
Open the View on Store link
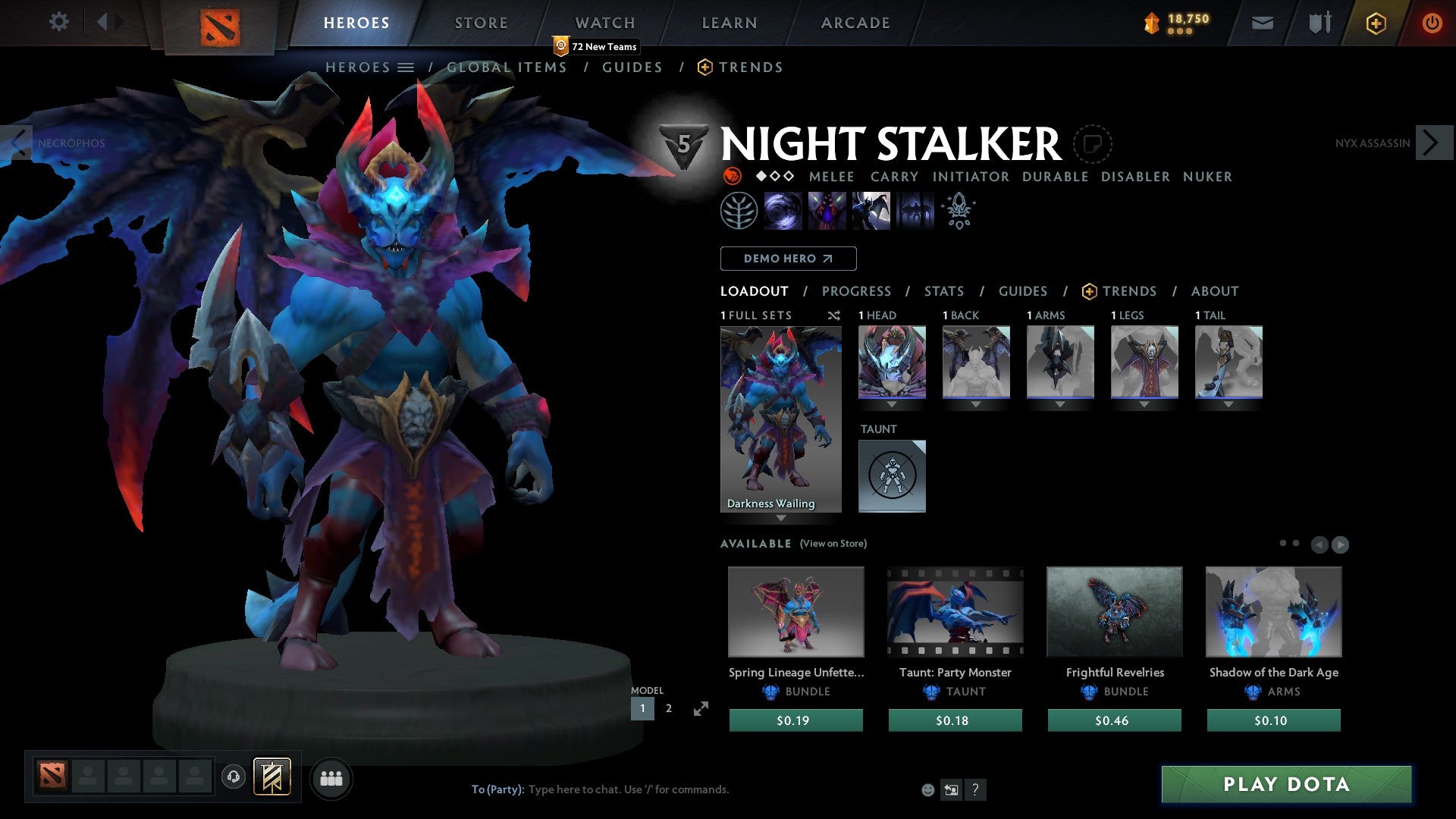click(833, 544)
